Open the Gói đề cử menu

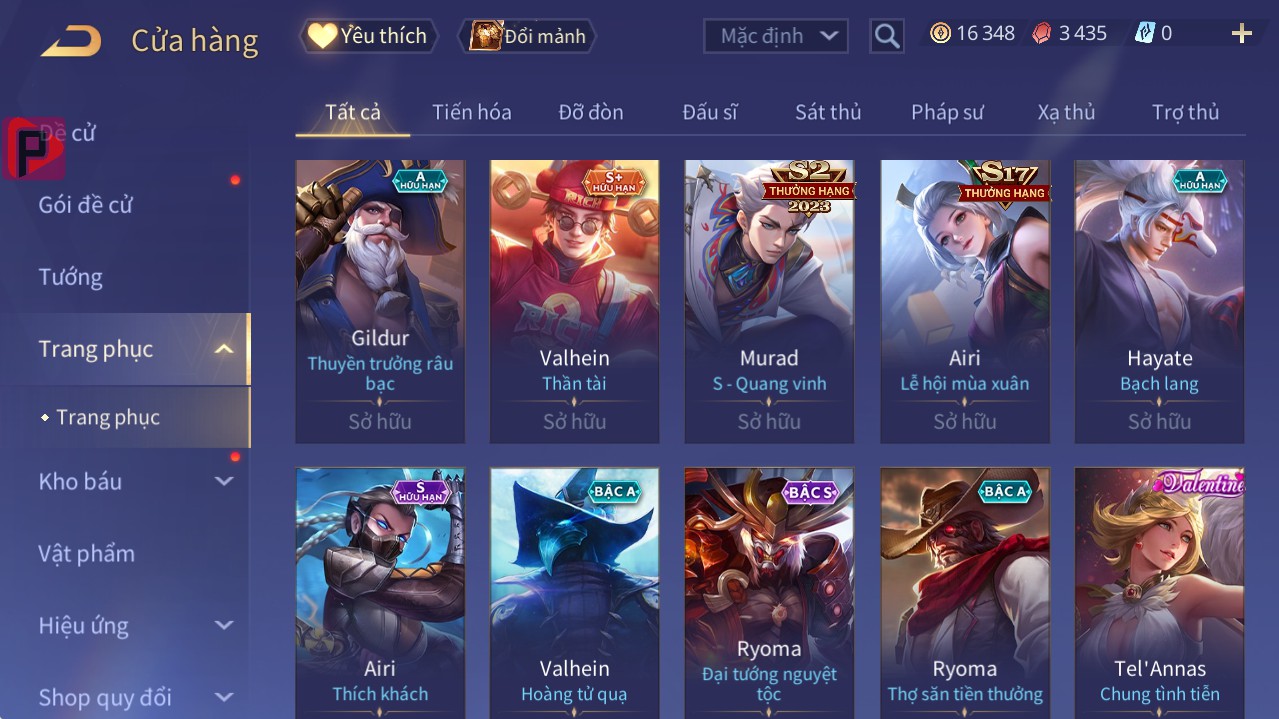coord(86,205)
